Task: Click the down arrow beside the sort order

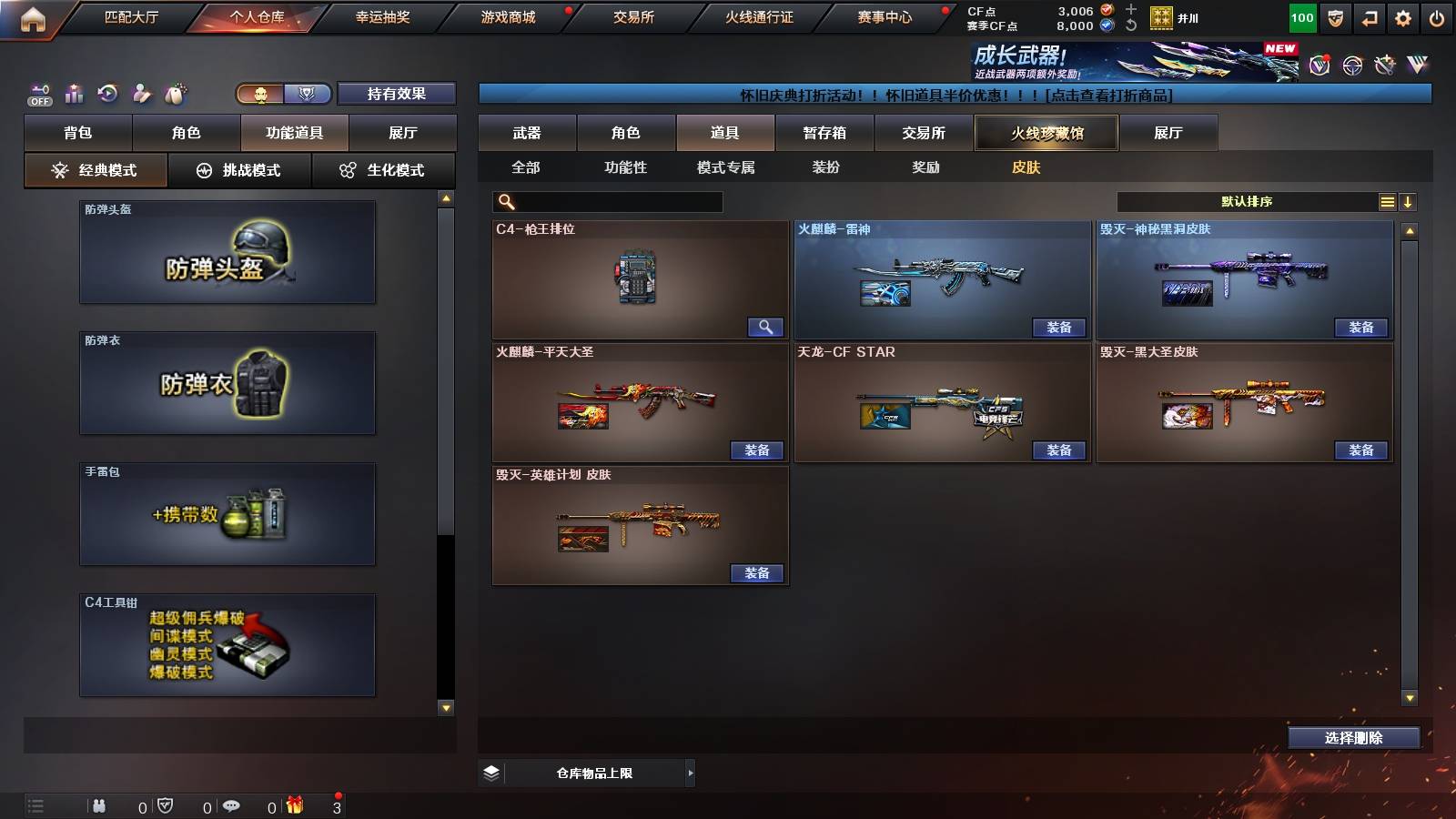Action: (1409, 201)
